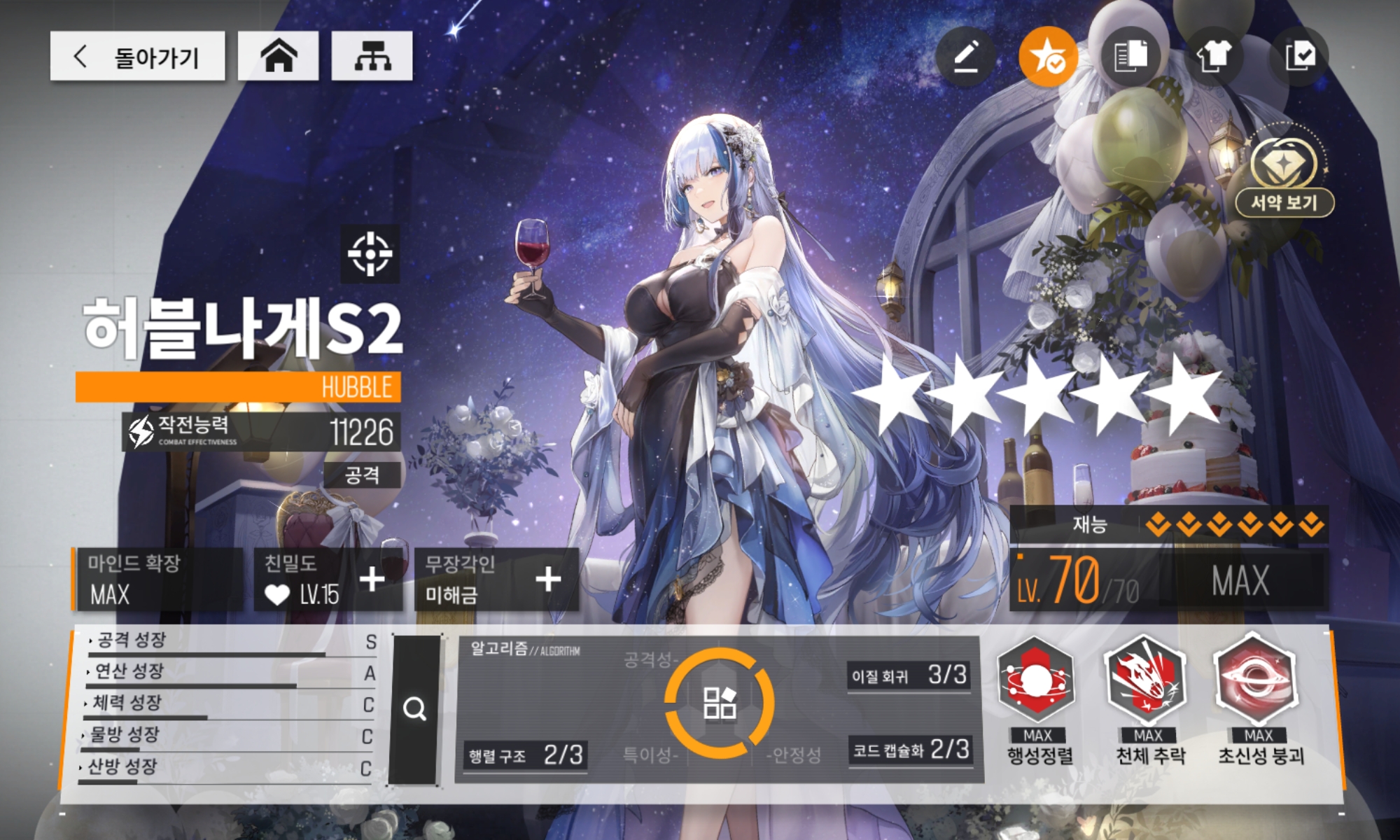Image resolution: width=1400 pixels, height=840 pixels.
Task: Open the outfit shirt icon
Action: [1214, 56]
